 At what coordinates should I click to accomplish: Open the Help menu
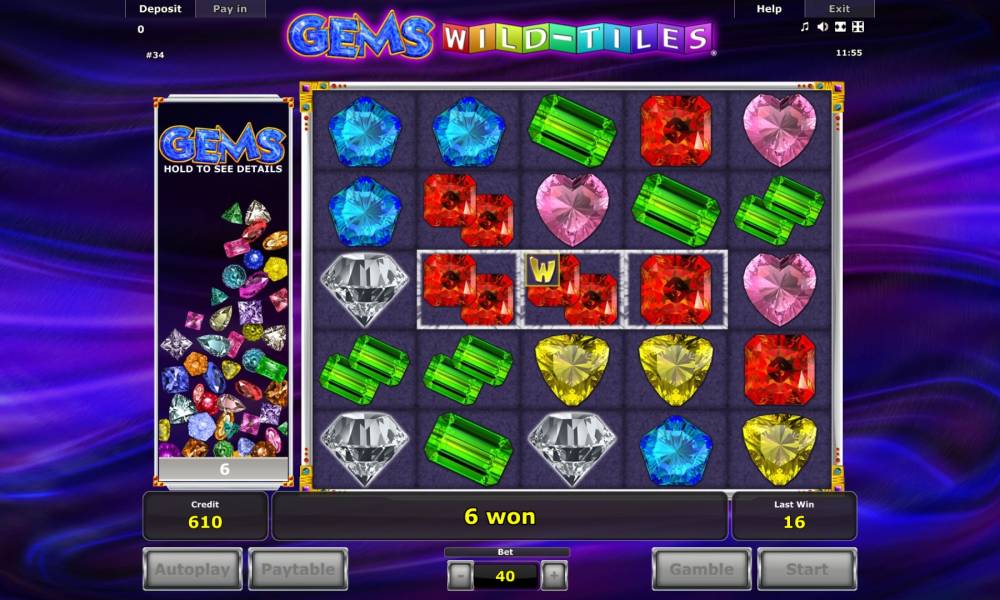pyautogui.click(x=769, y=9)
